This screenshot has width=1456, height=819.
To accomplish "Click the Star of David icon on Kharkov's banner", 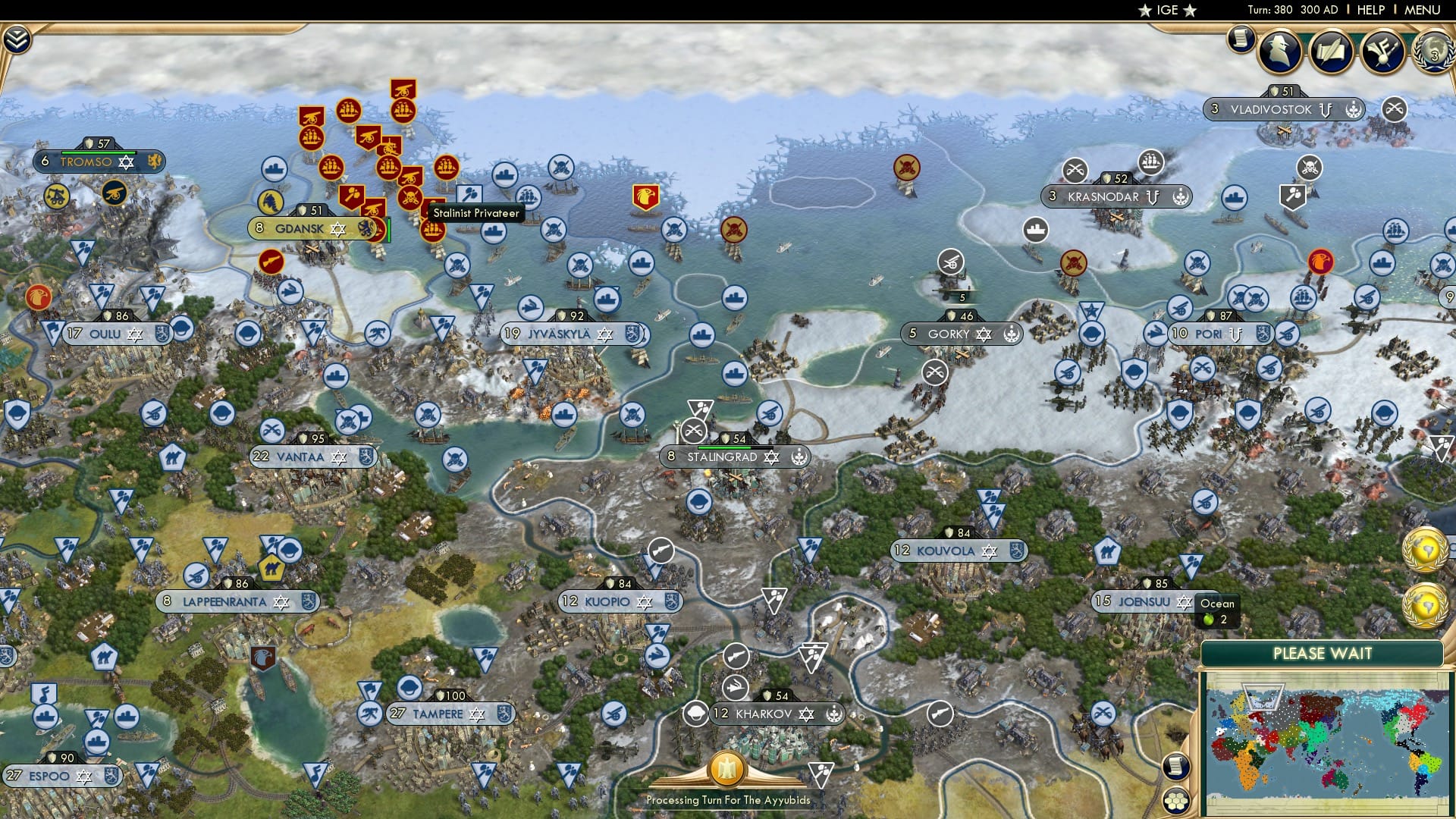I will 805,714.
